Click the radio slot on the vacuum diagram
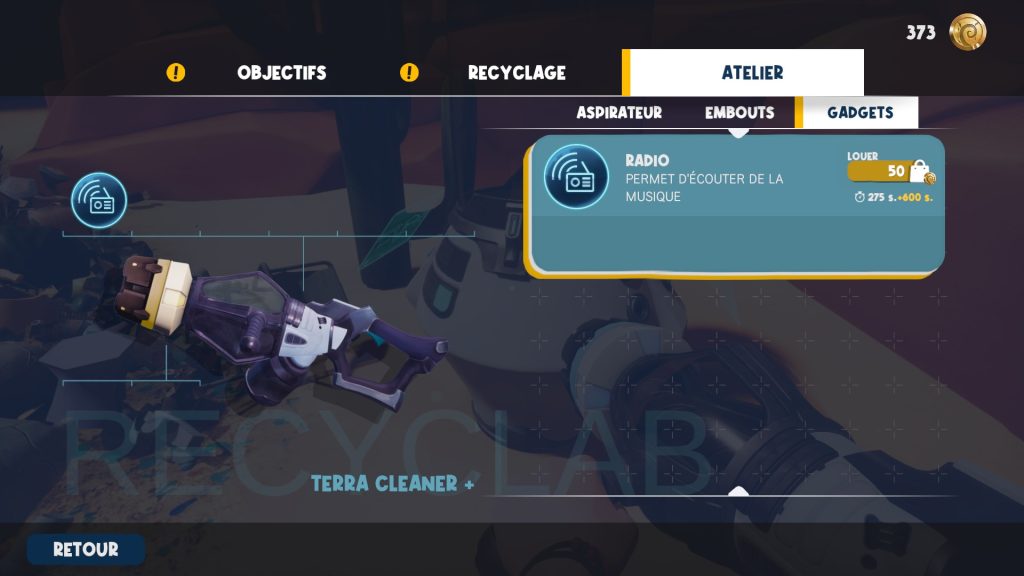Viewport: 1024px width, 576px height. click(x=99, y=200)
